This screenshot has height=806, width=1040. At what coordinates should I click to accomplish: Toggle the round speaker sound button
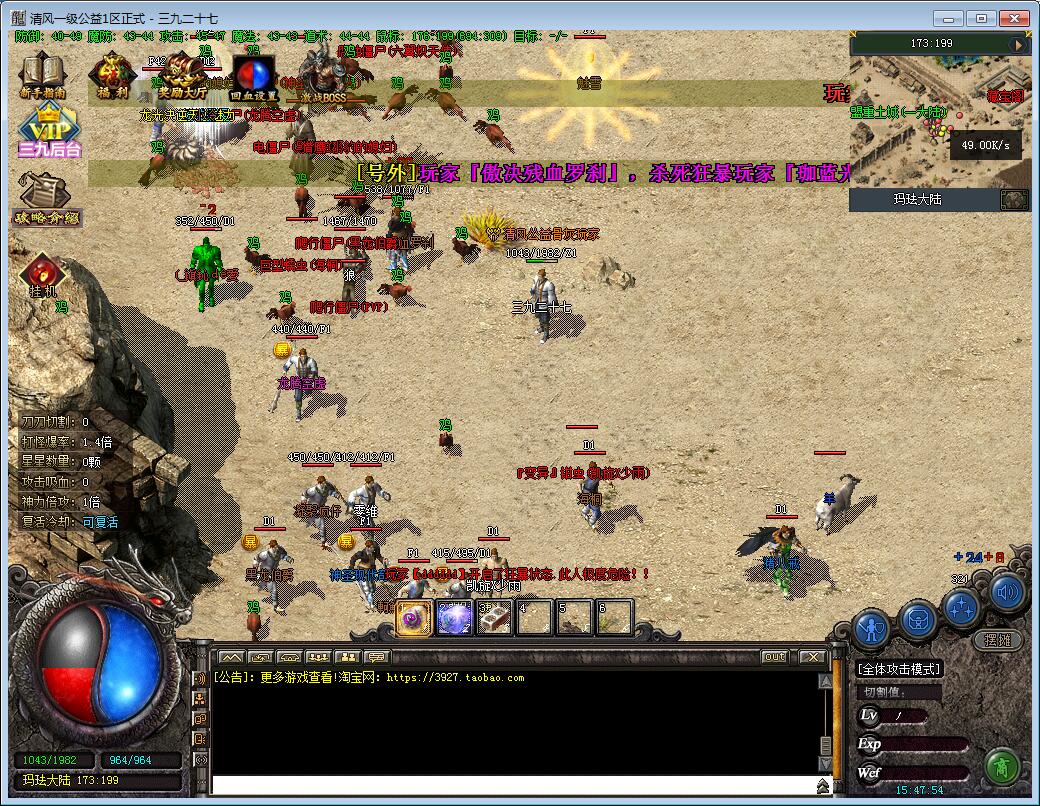[1008, 591]
